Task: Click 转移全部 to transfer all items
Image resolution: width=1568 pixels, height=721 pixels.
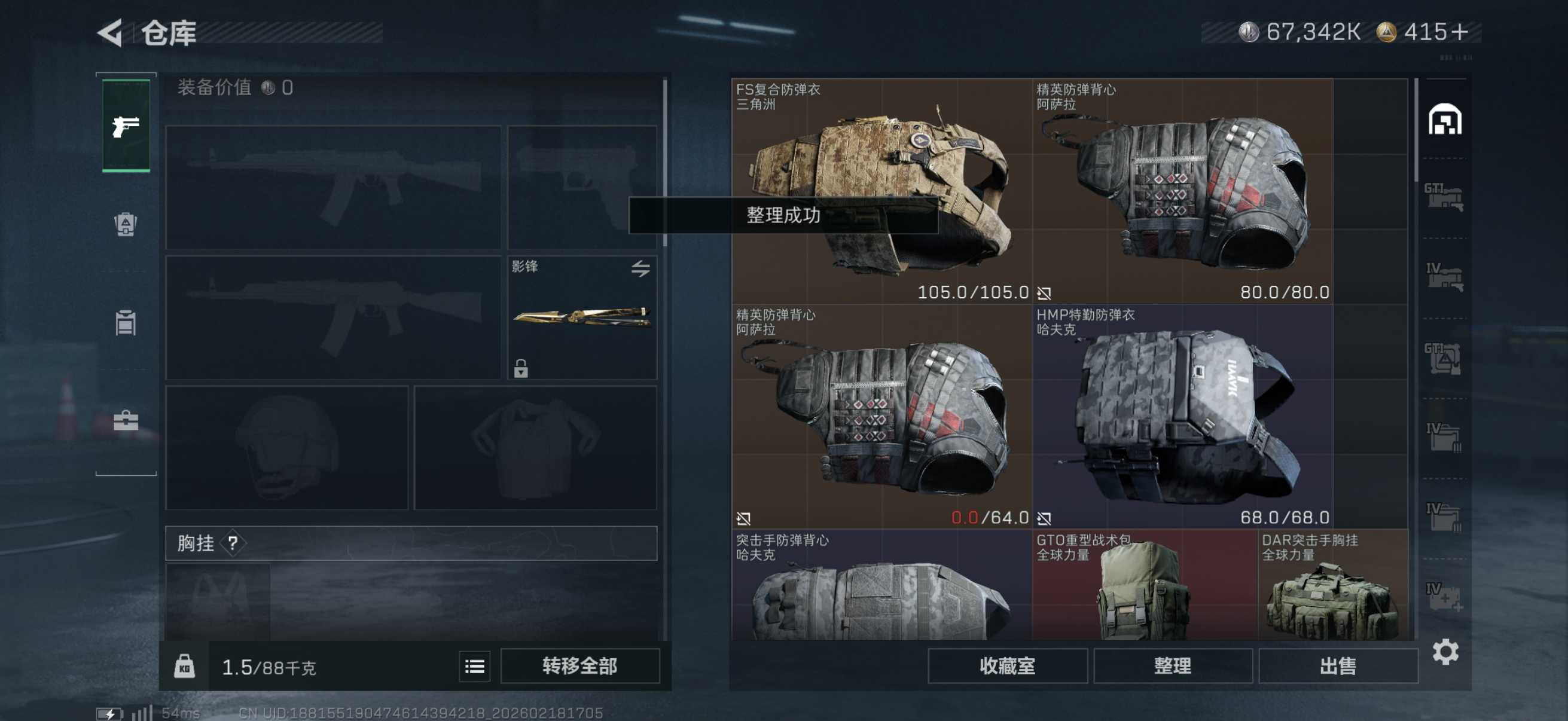Action: pos(579,666)
